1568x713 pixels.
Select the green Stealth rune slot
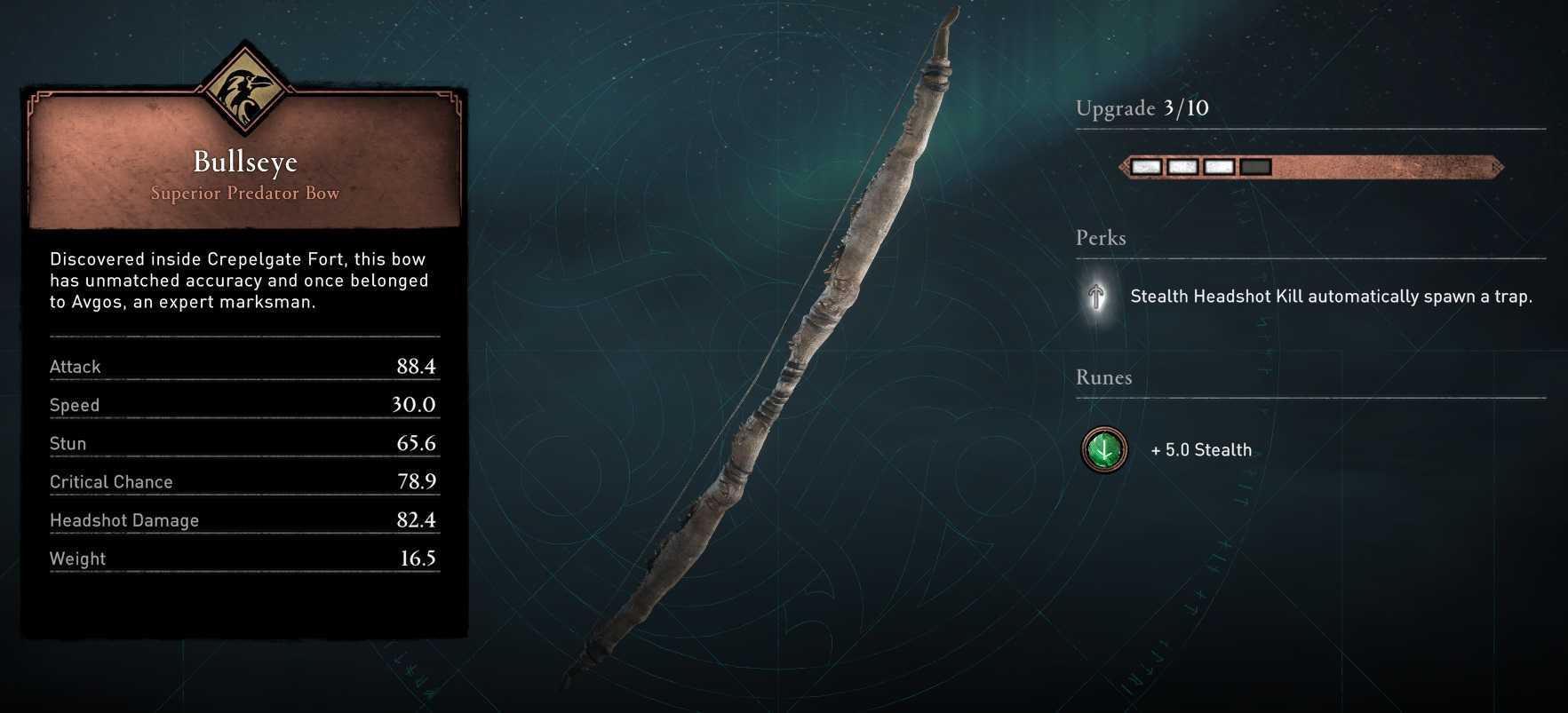(x=1104, y=449)
